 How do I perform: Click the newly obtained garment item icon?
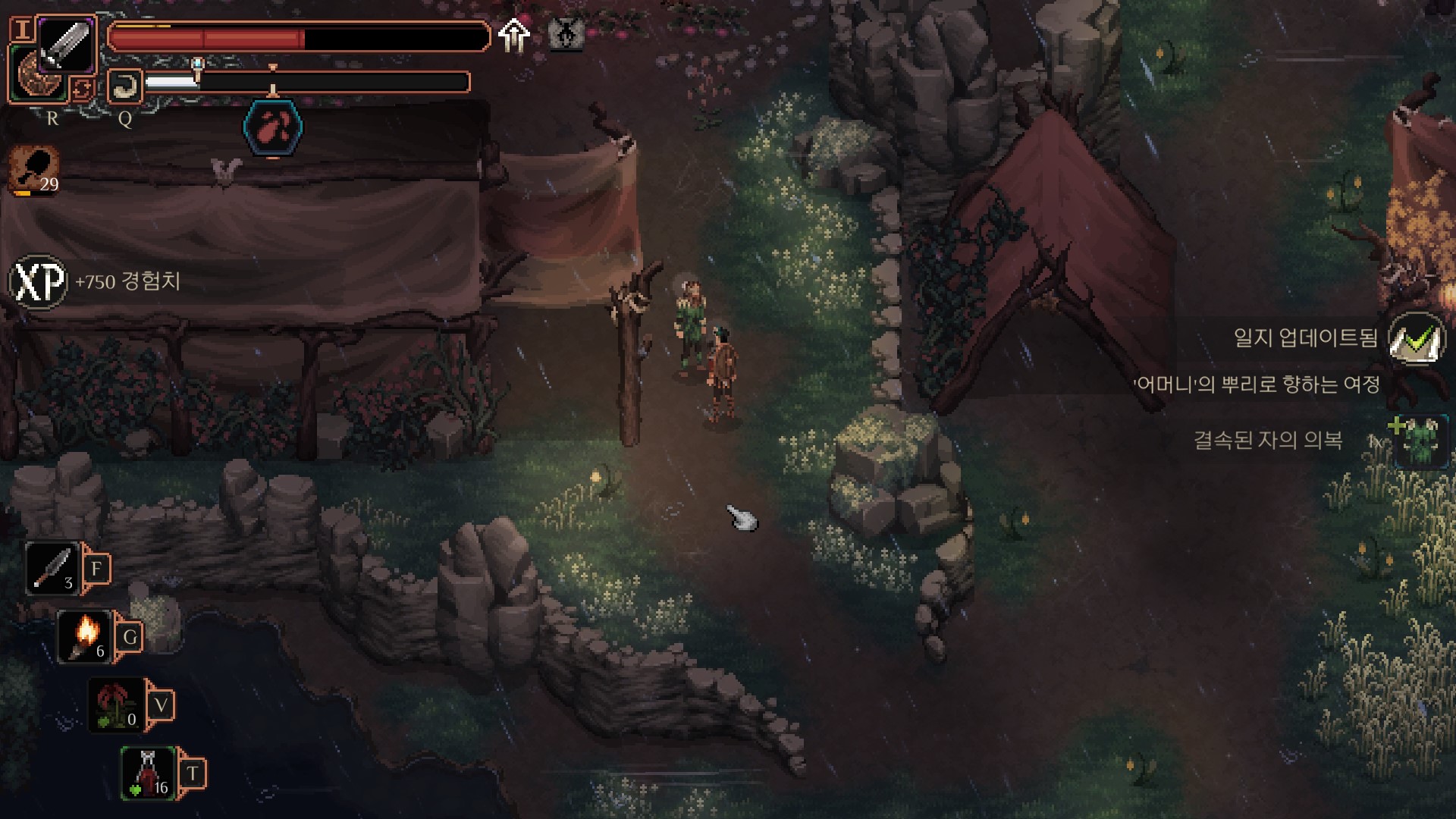pos(1417,440)
